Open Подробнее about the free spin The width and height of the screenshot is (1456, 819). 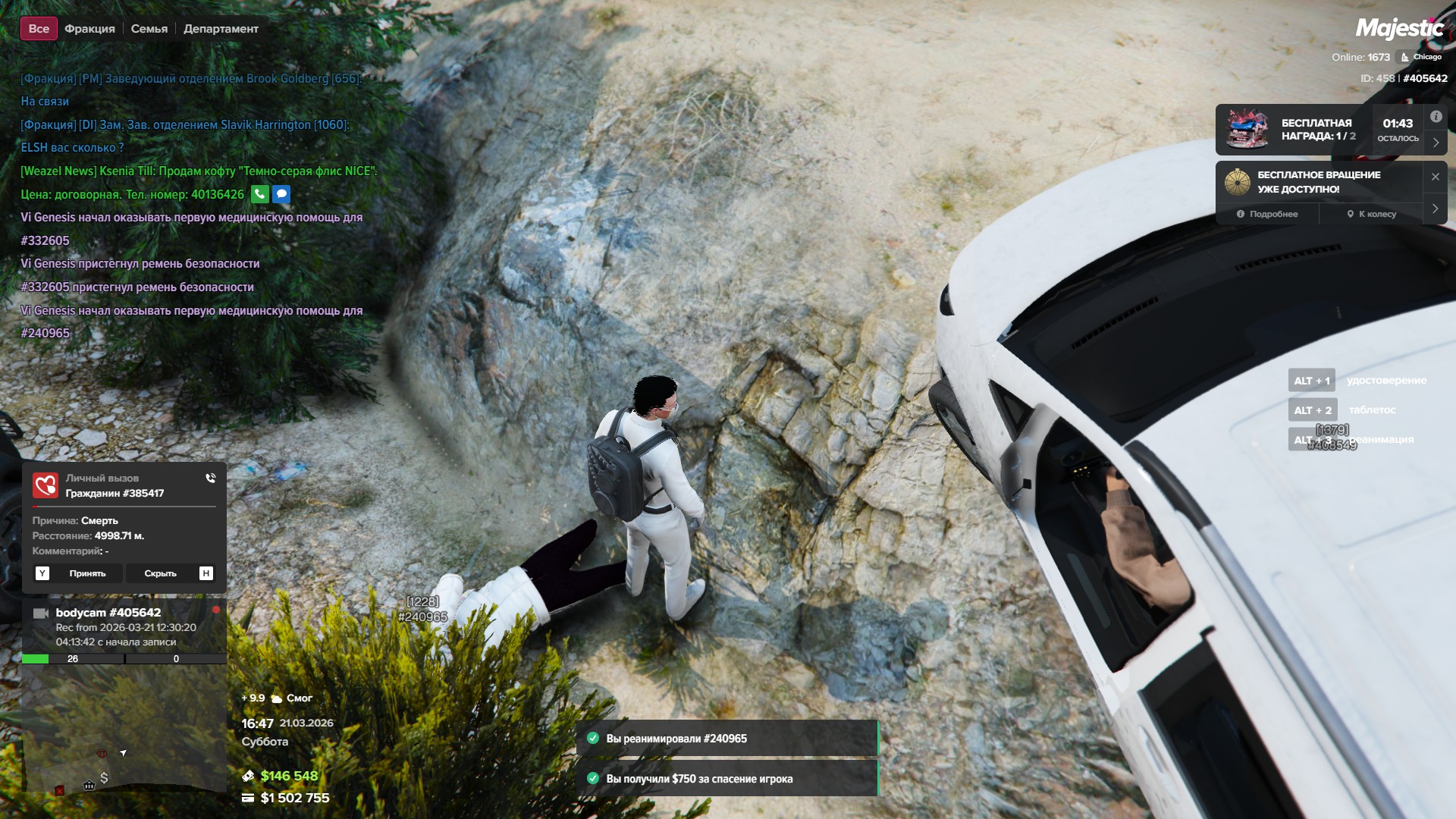1267,214
